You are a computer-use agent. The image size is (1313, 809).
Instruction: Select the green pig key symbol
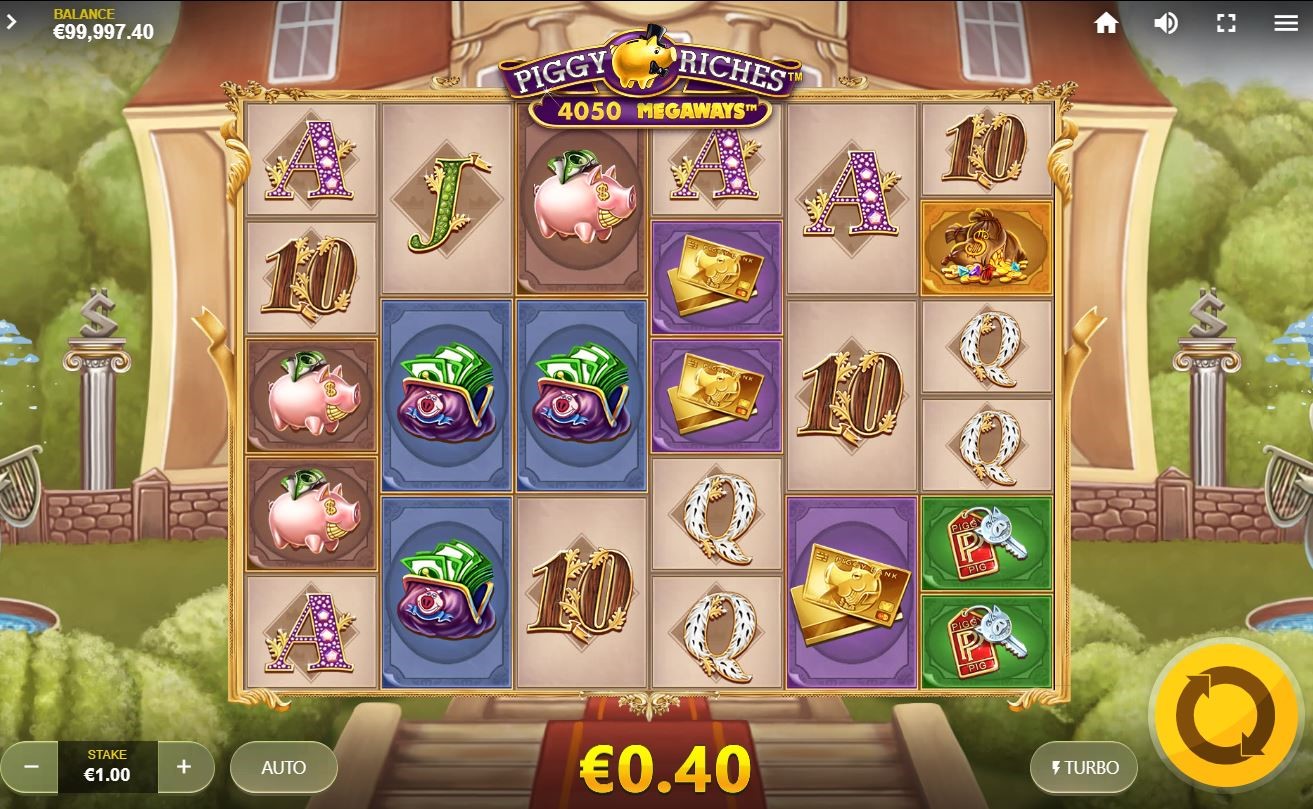pyautogui.click(x=986, y=541)
